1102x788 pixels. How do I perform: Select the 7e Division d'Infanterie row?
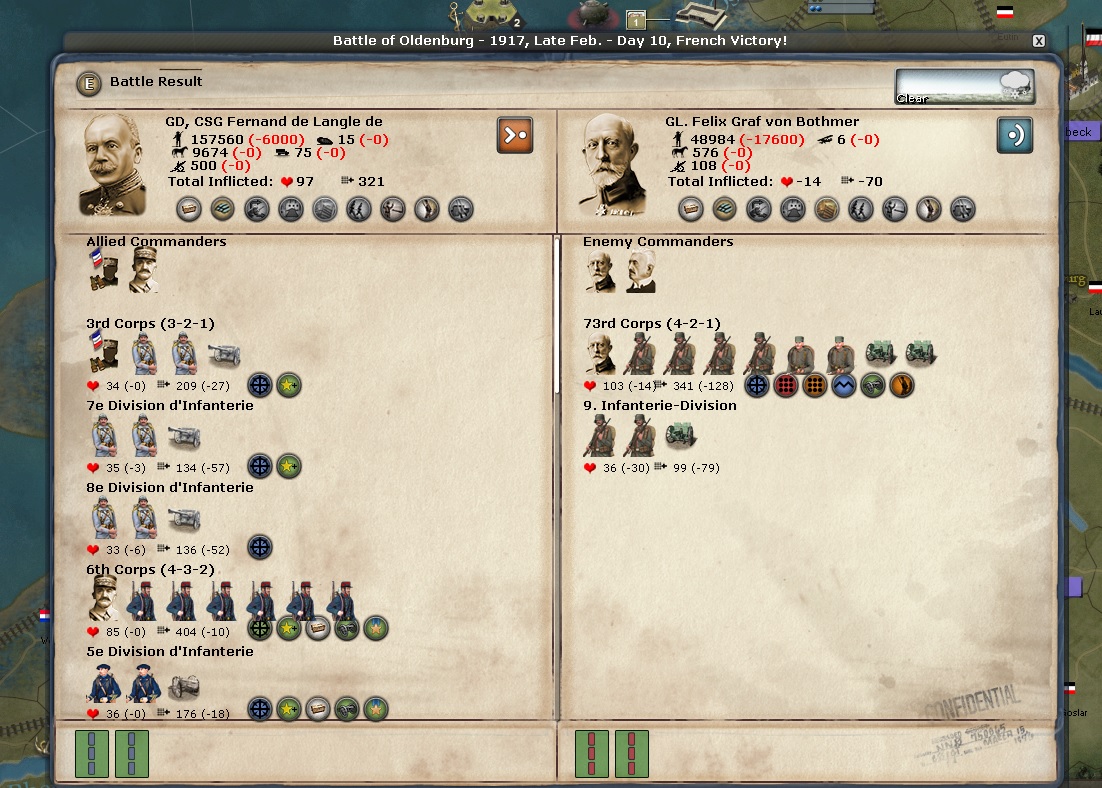(x=169, y=406)
